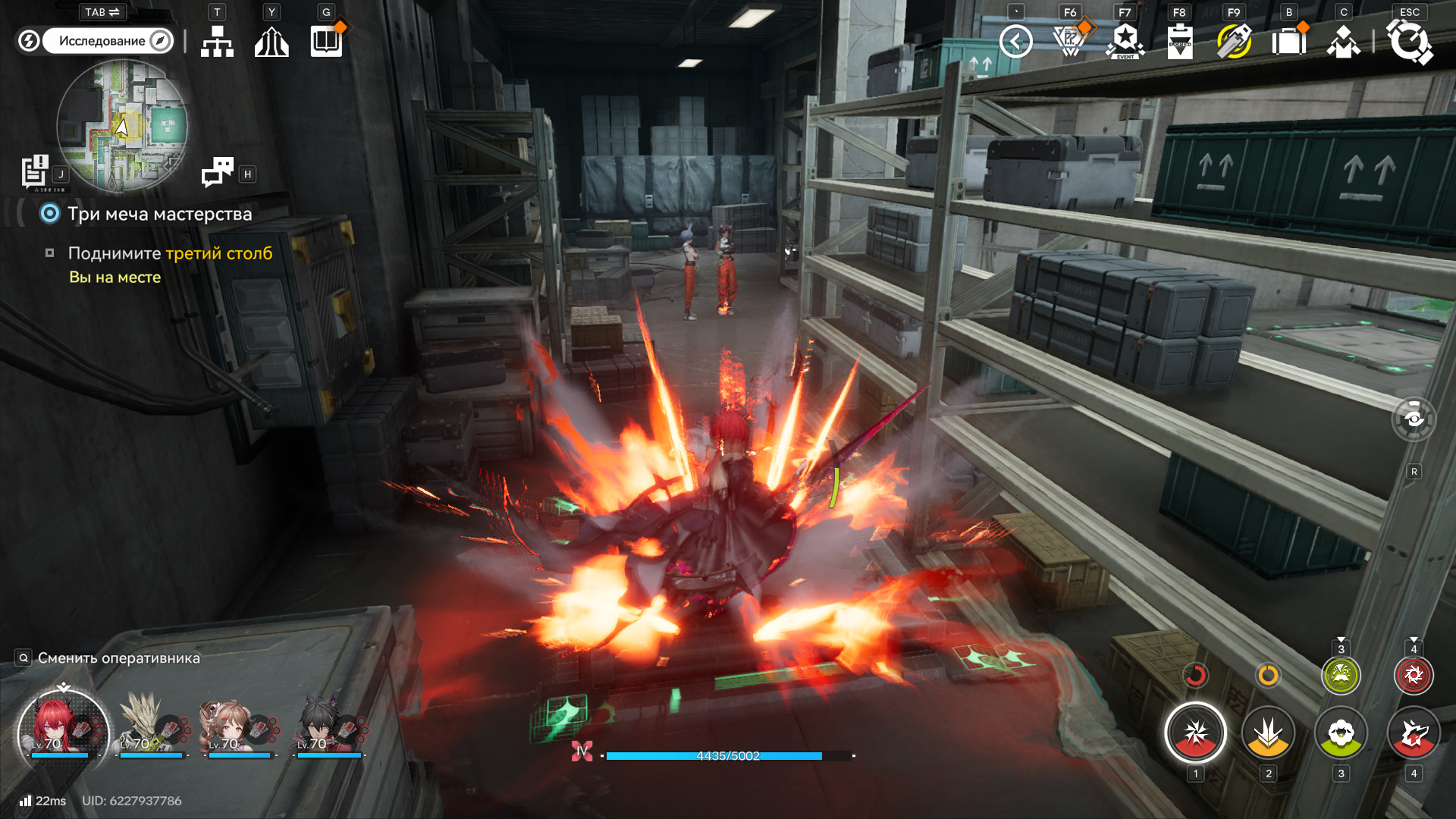This screenshot has height=819, width=1456.
Task: Activate the red burst skill in slot 1
Action: 1195,733
